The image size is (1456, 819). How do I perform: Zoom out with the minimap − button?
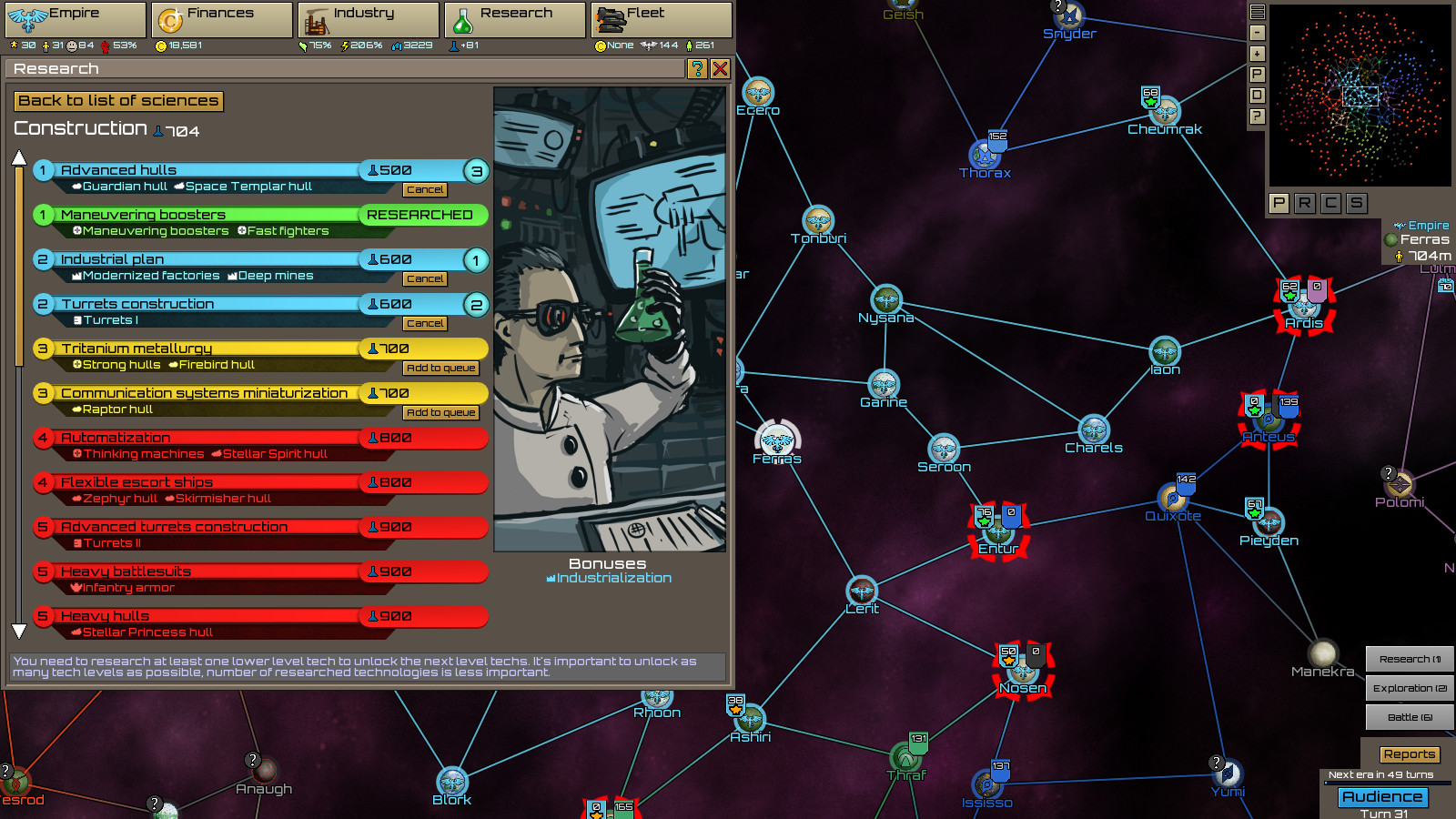tap(1257, 33)
